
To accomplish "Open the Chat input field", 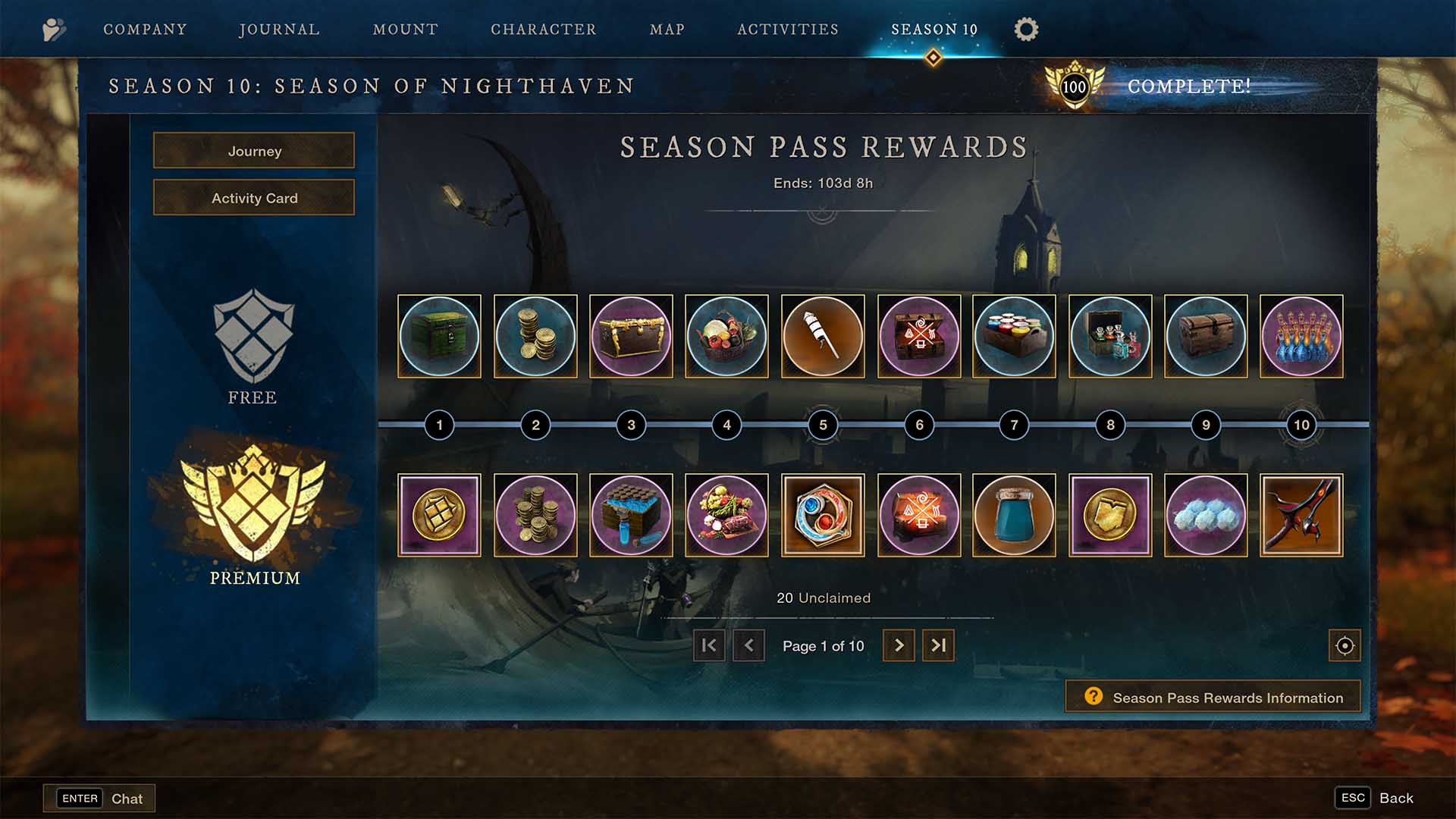I will (x=99, y=798).
